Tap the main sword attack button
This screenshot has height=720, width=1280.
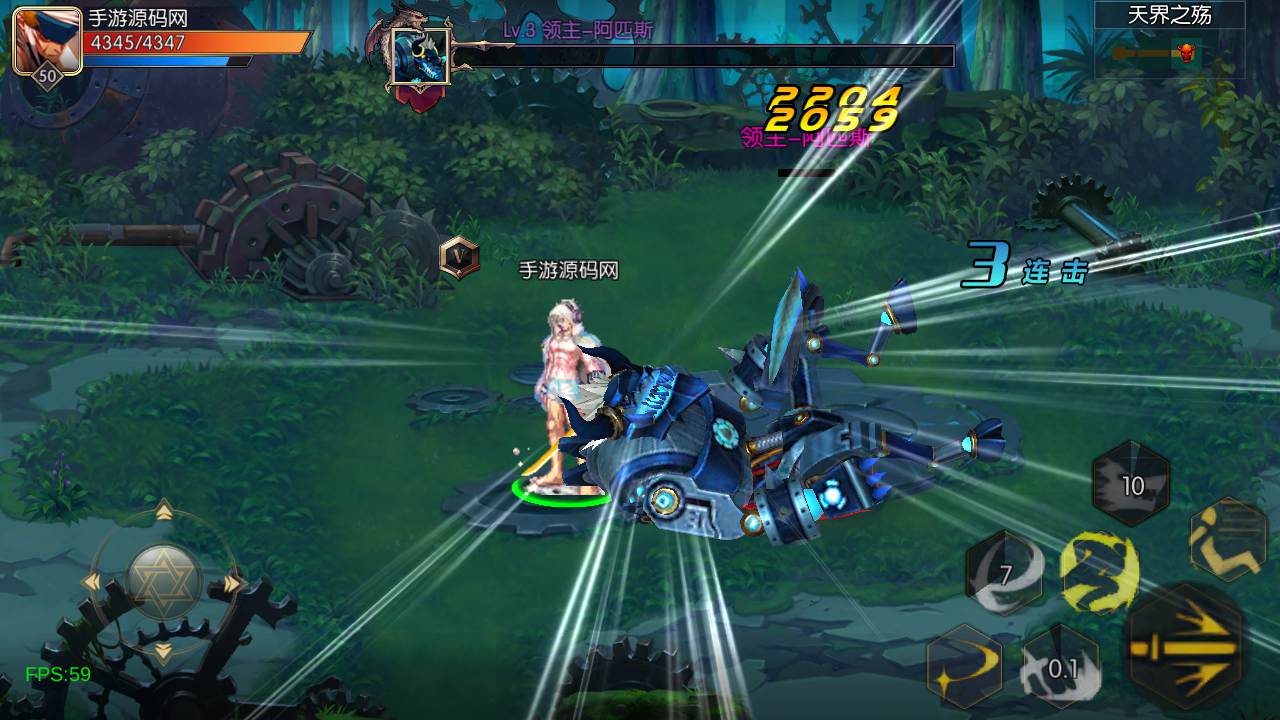pos(1186,646)
